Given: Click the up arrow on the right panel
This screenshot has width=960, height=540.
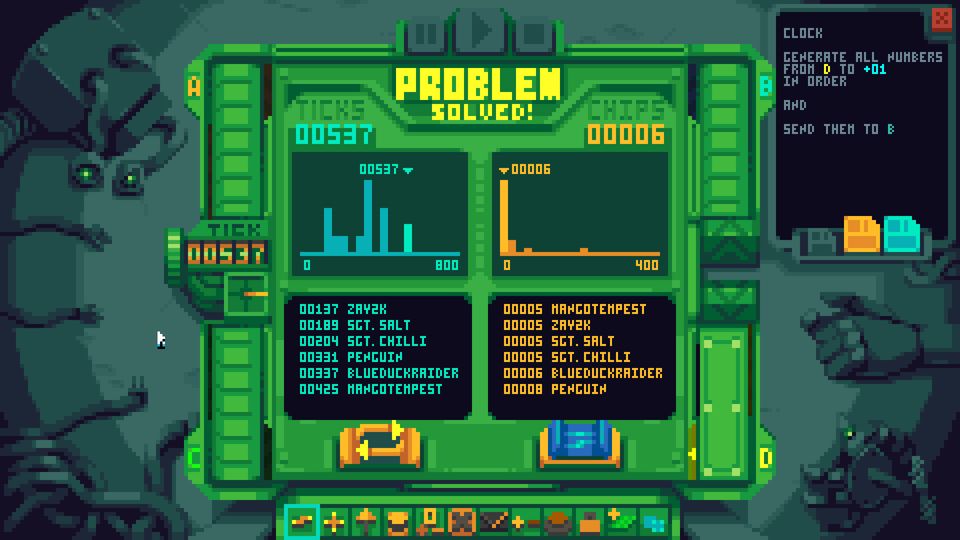Looking at the screenshot, I should click(728, 243).
